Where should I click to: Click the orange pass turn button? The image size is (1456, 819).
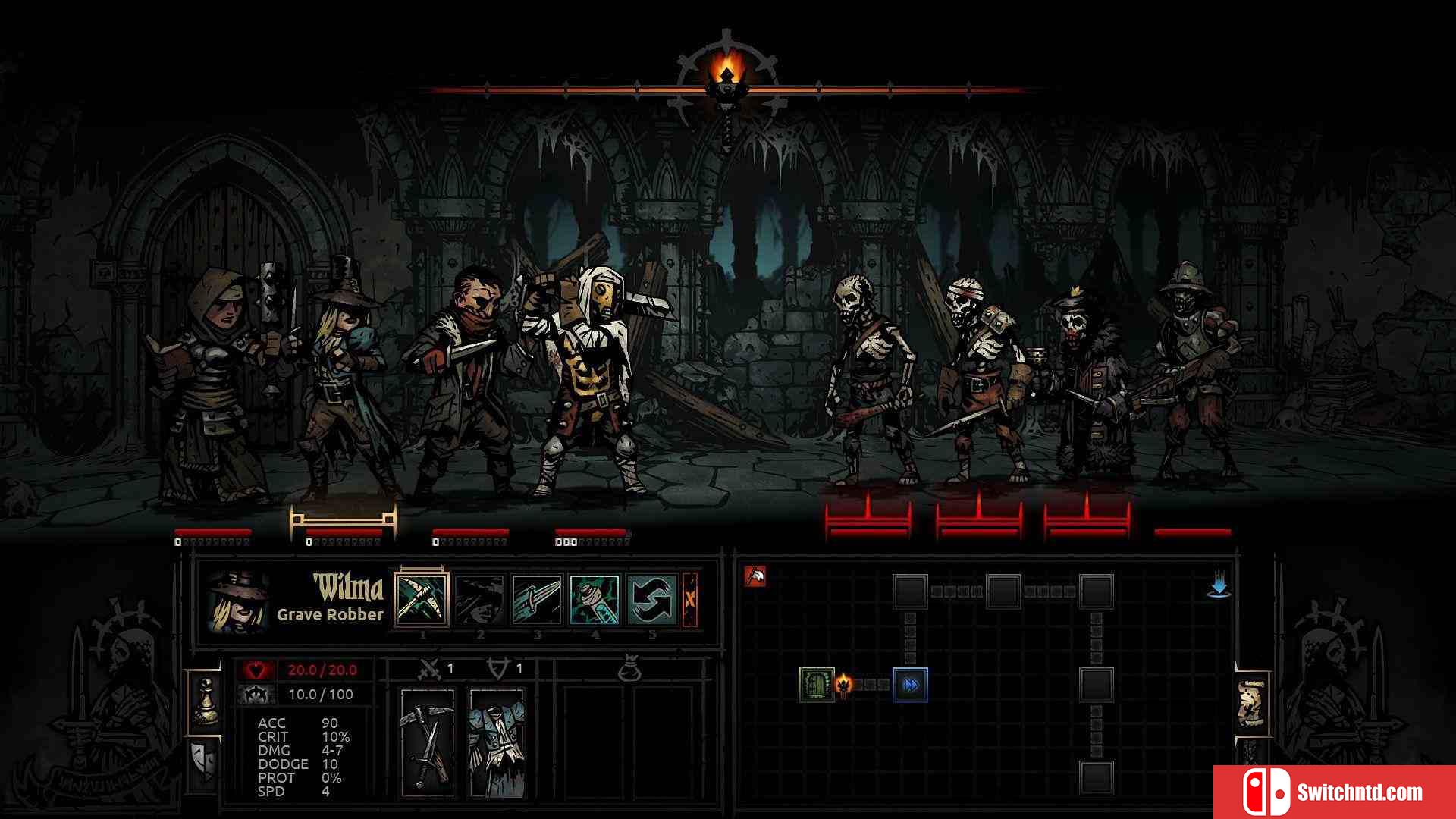tap(690, 599)
